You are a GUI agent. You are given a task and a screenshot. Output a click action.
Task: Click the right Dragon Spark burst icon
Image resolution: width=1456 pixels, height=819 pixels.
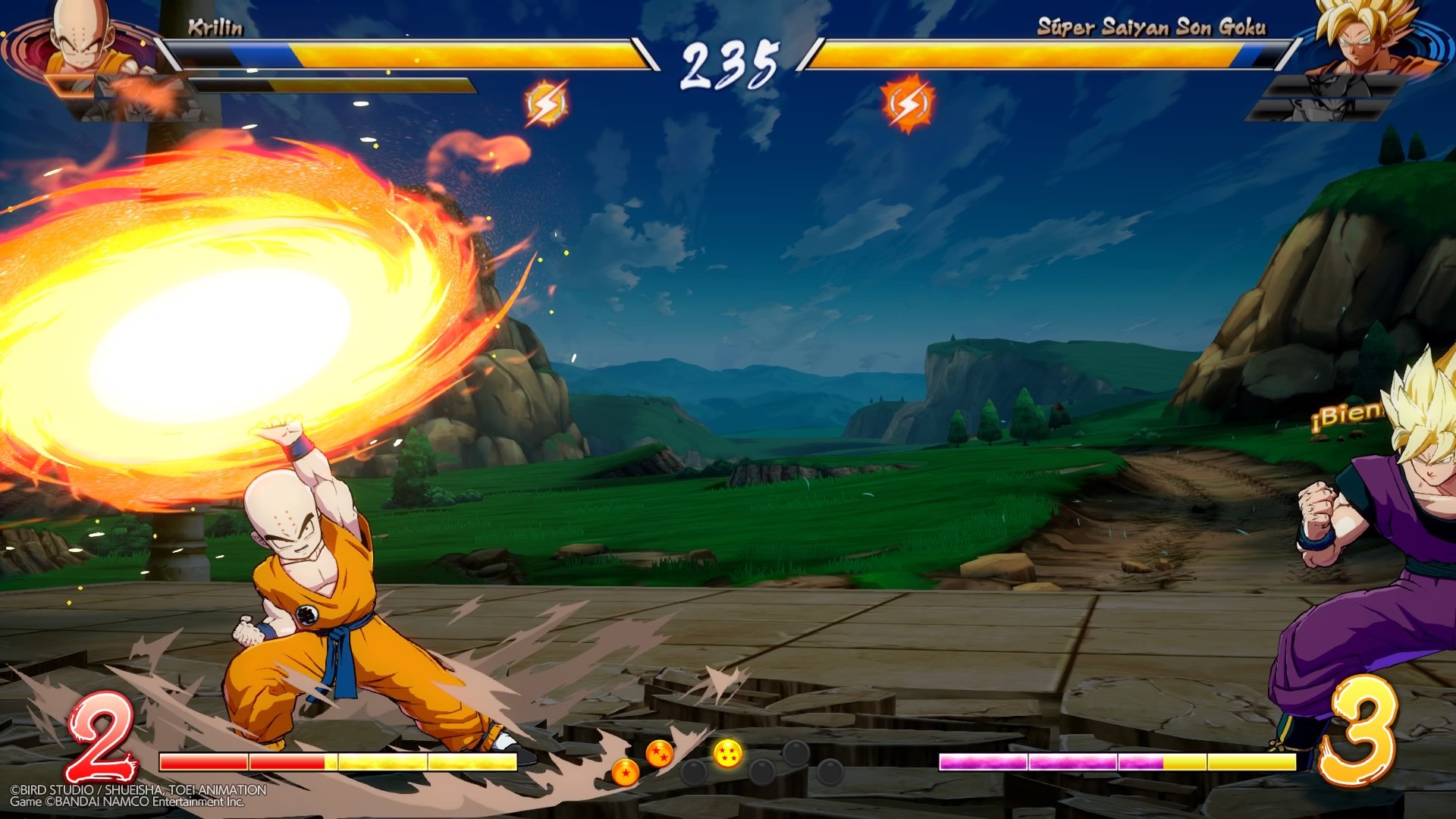pyautogui.click(x=907, y=102)
